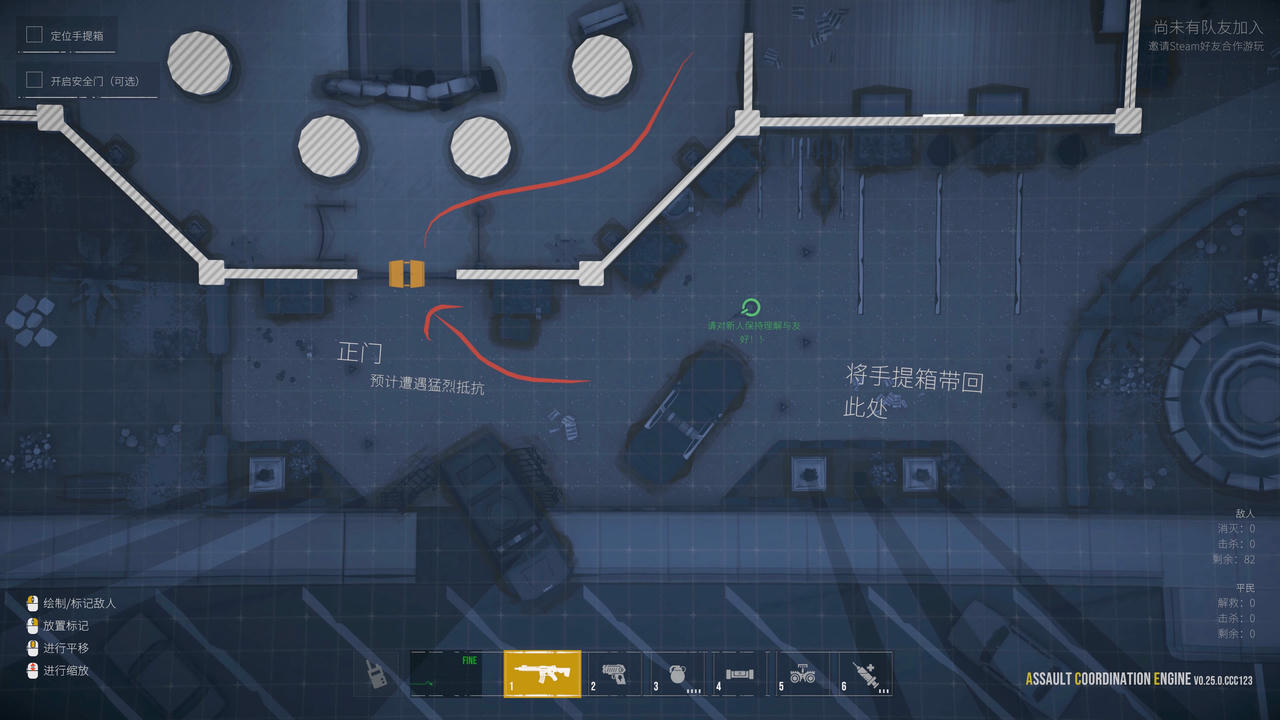The image size is (1280, 720).
Task: Select the deployable turret in slot 5
Action: [805, 674]
